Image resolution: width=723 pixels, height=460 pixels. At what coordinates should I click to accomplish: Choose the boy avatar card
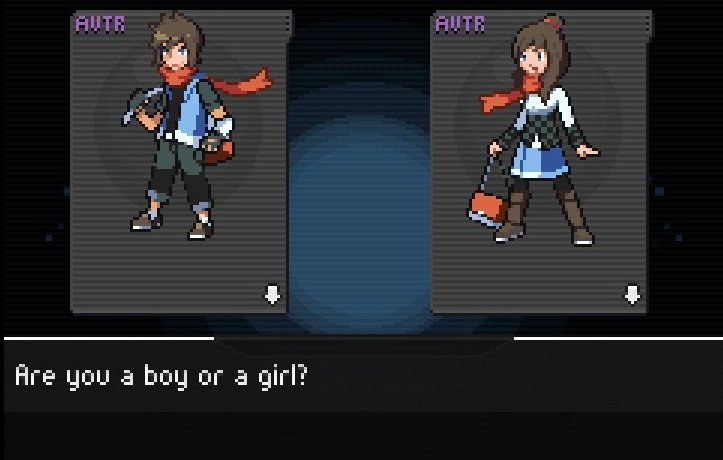pos(180,160)
